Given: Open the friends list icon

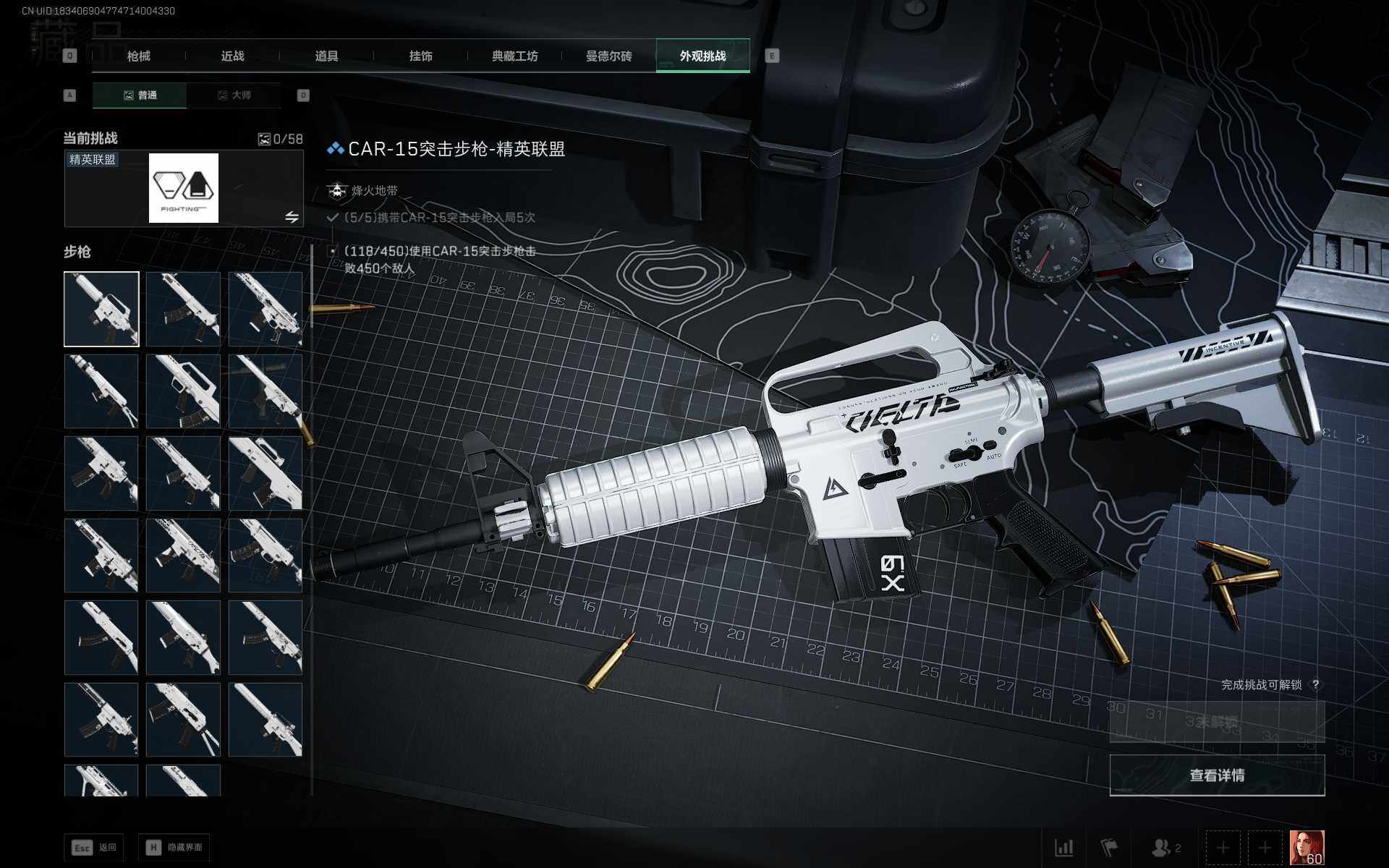Looking at the screenshot, I should click(1165, 847).
